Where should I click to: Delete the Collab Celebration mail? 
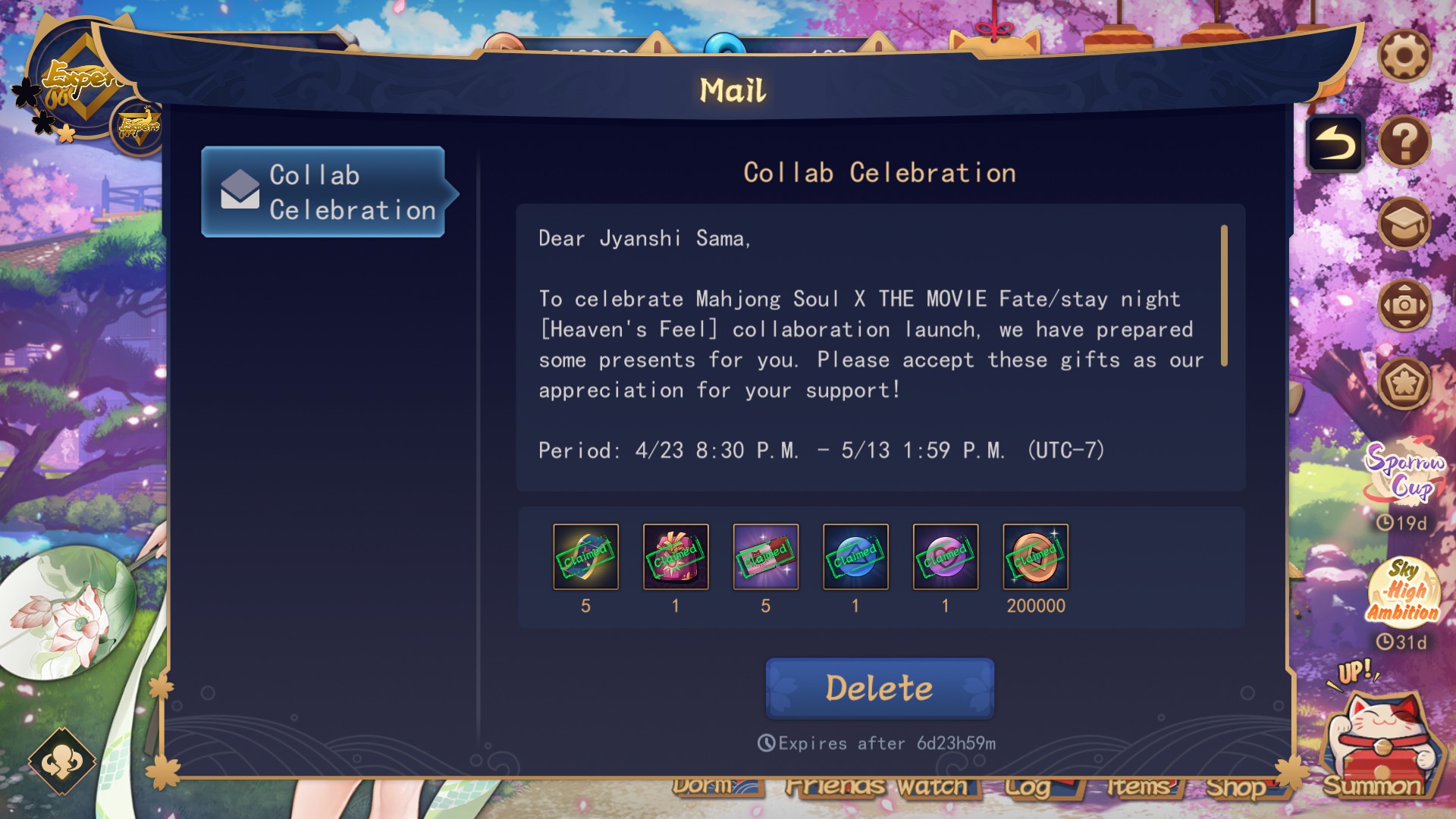(880, 688)
